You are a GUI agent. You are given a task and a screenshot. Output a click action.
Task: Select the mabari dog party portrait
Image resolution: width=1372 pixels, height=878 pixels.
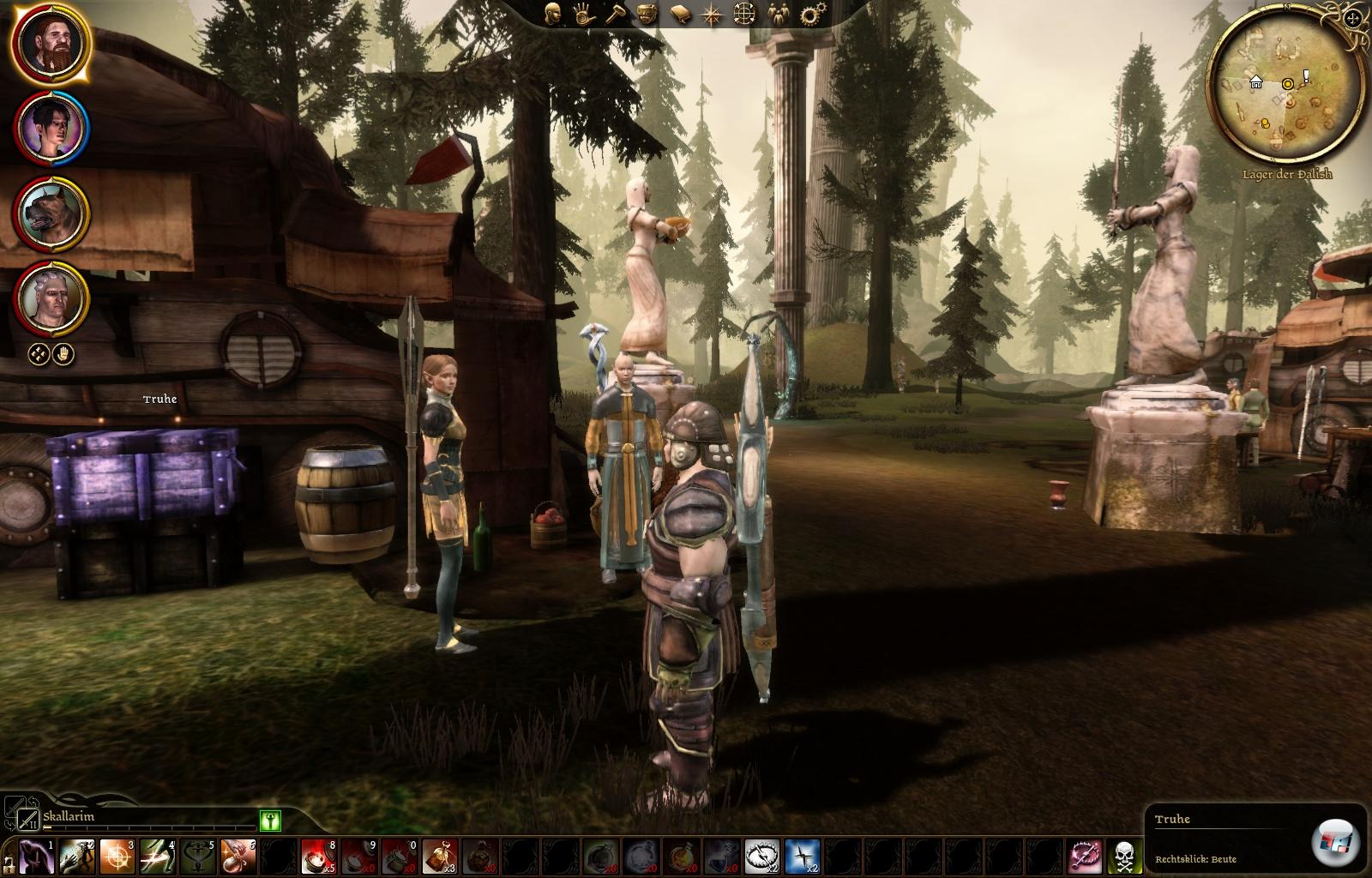pyautogui.click(x=51, y=213)
